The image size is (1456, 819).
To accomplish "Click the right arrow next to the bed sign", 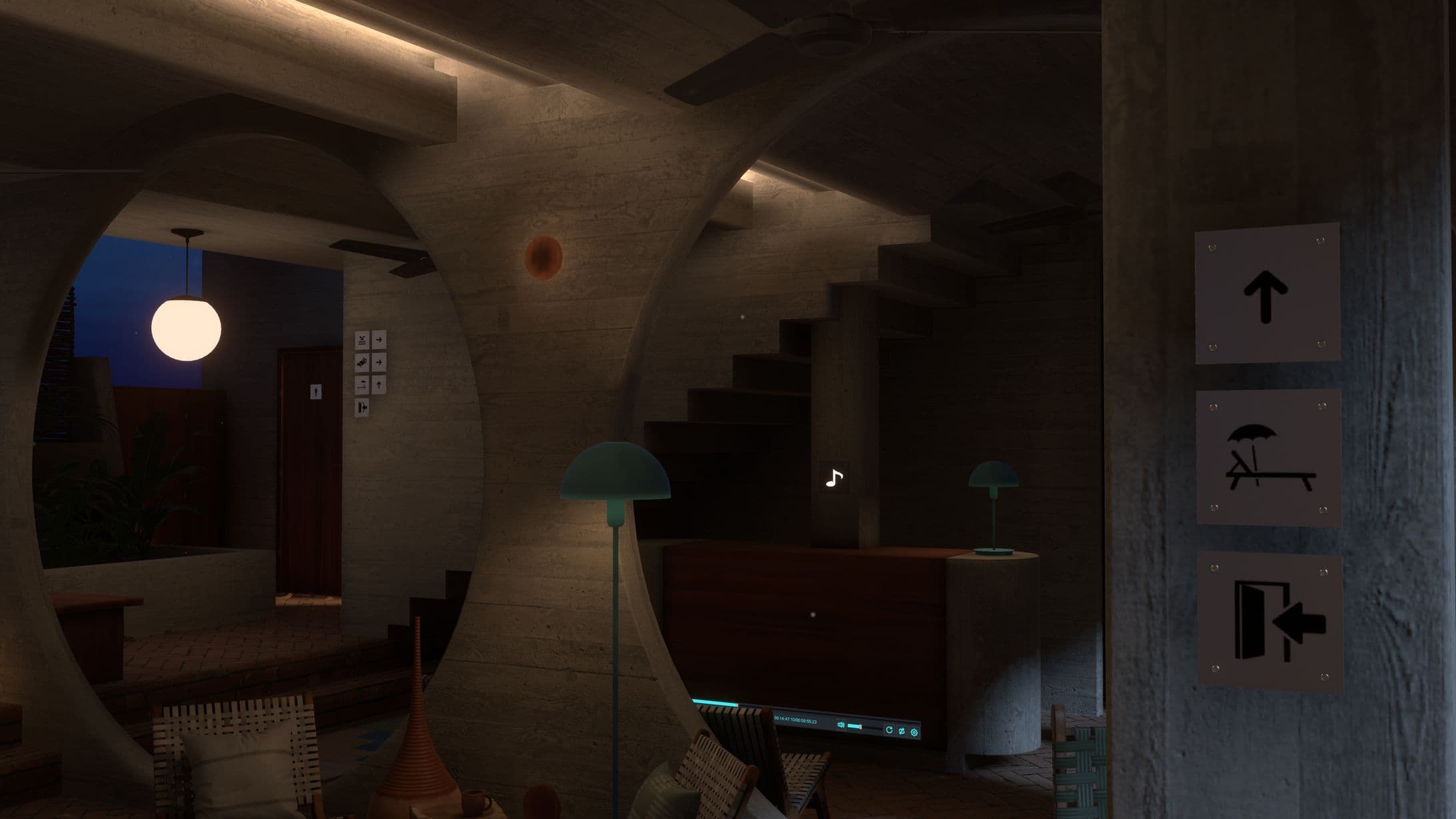I will pos(379,362).
